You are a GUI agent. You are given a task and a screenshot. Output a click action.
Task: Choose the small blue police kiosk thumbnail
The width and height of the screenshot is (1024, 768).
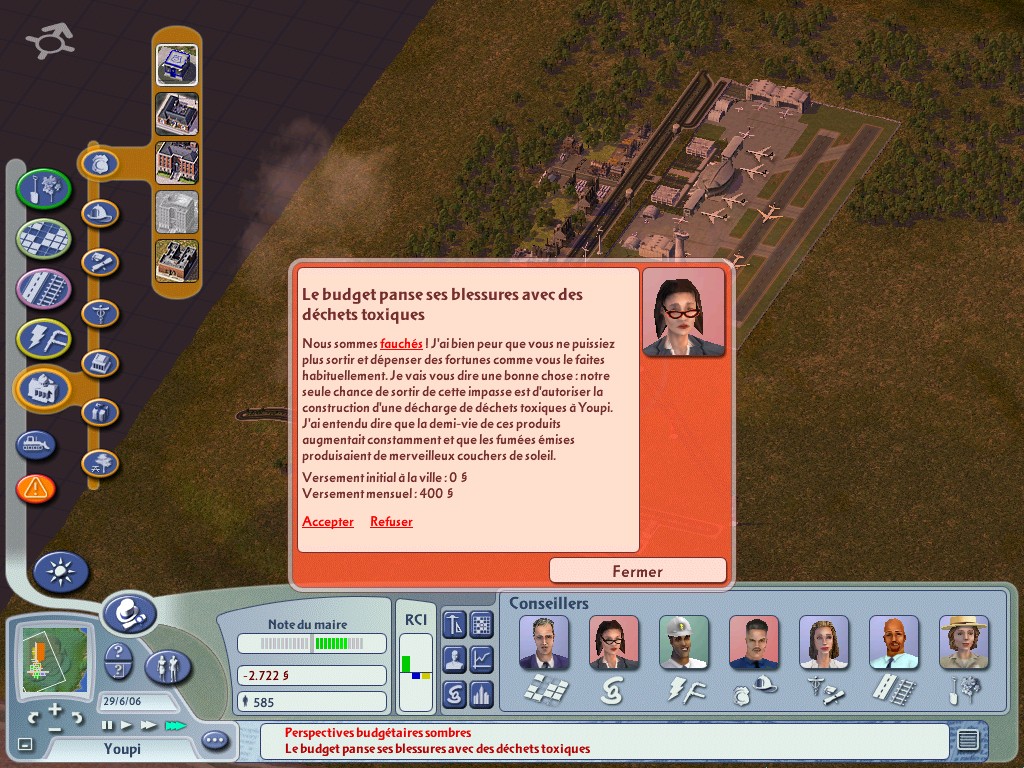coord(177,64)
